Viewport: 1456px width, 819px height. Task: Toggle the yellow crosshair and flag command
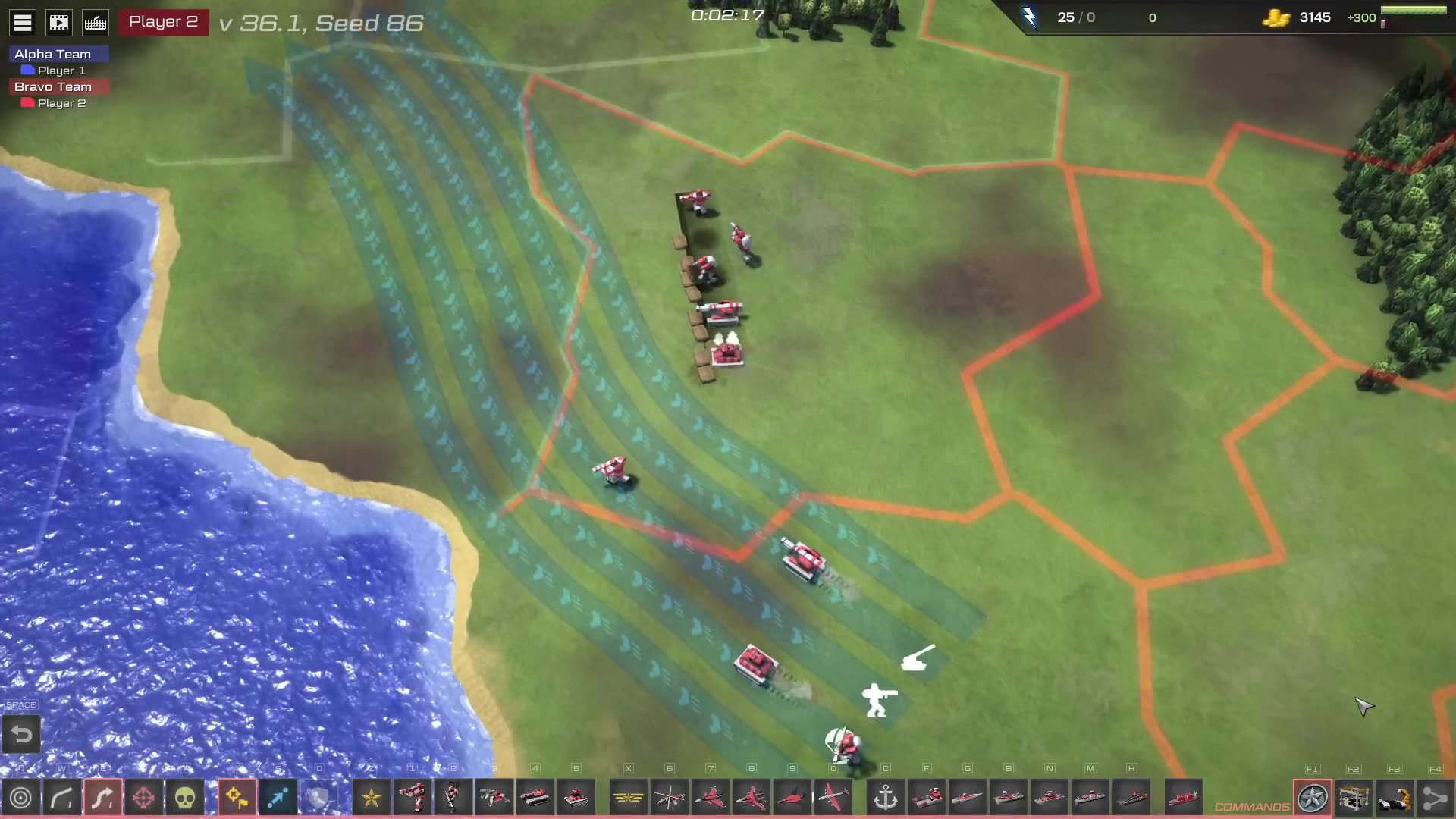point(237,798)
